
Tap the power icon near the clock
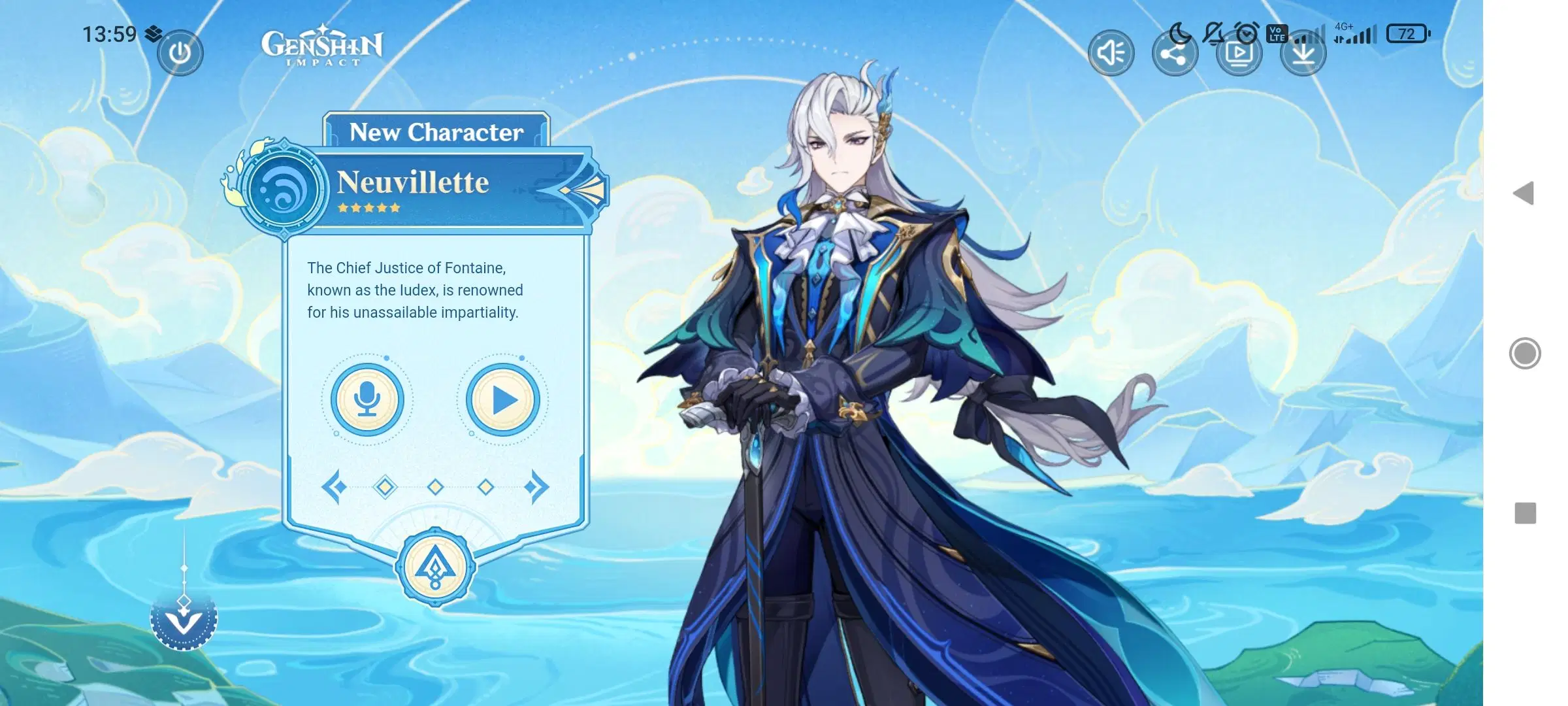click(180, 52)
